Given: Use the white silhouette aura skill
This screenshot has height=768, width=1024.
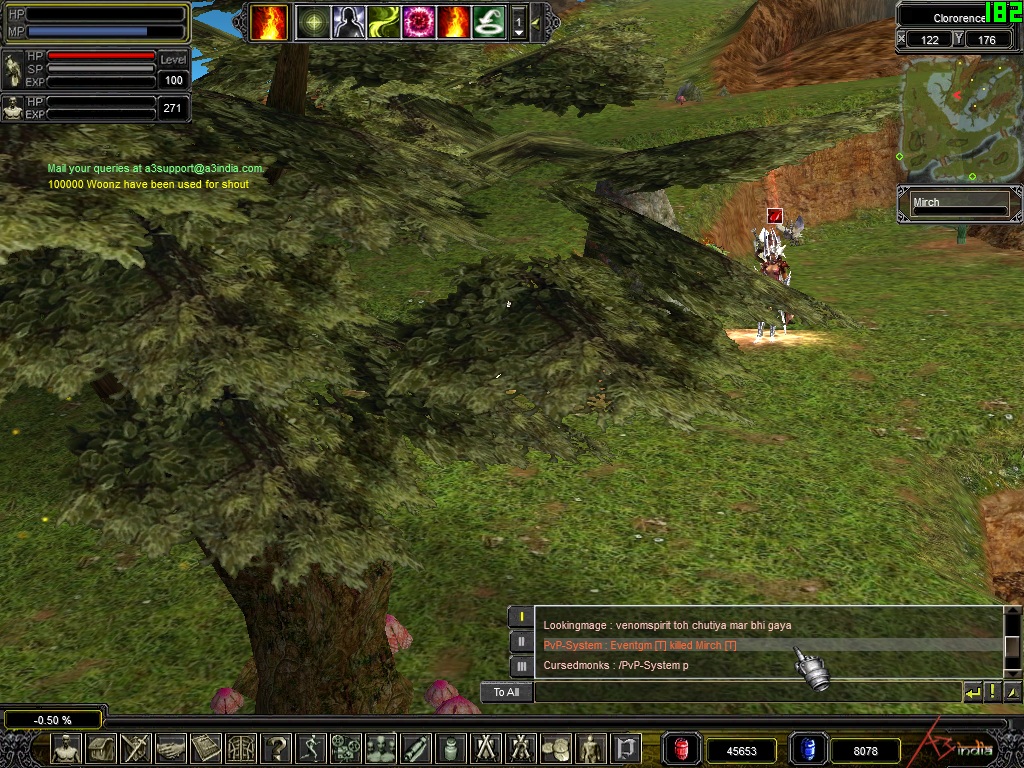Looking at the screenshot, I should [x=348, y=22].
